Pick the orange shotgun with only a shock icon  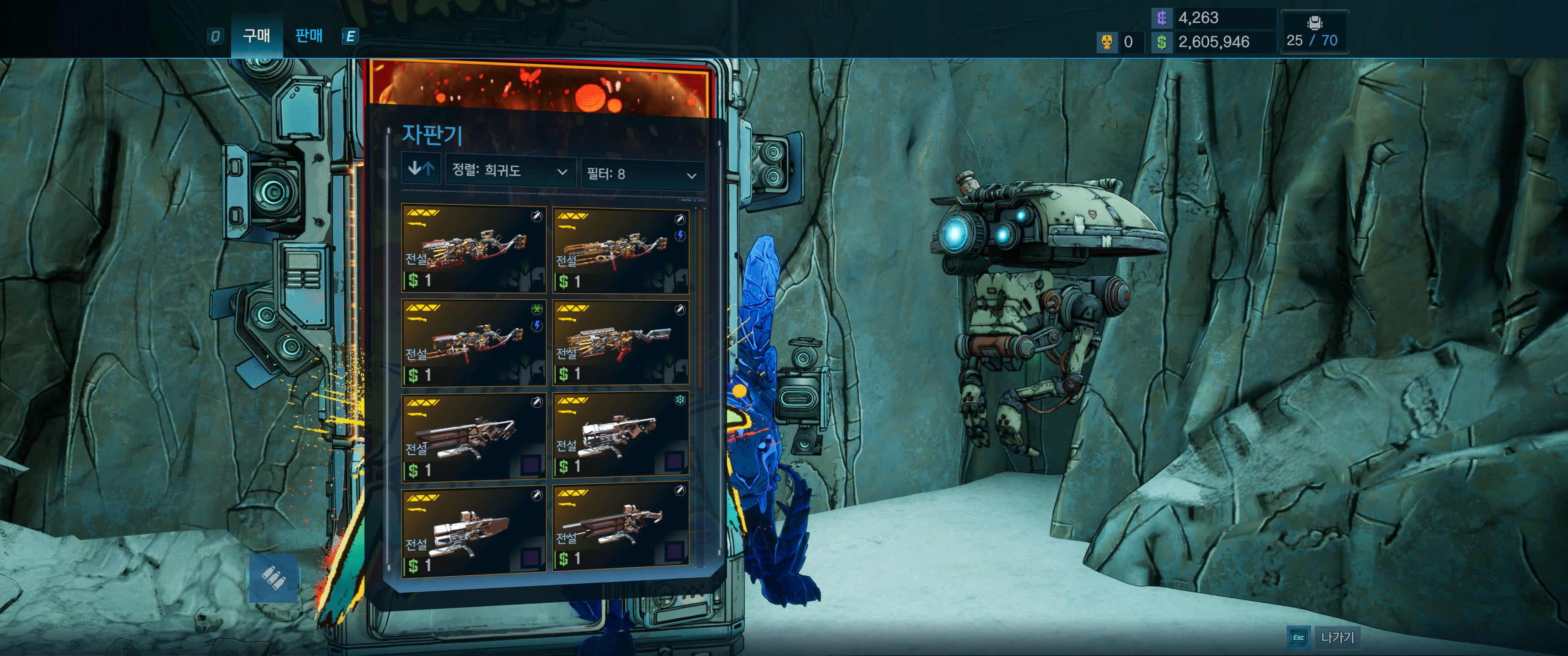point(621,250)
